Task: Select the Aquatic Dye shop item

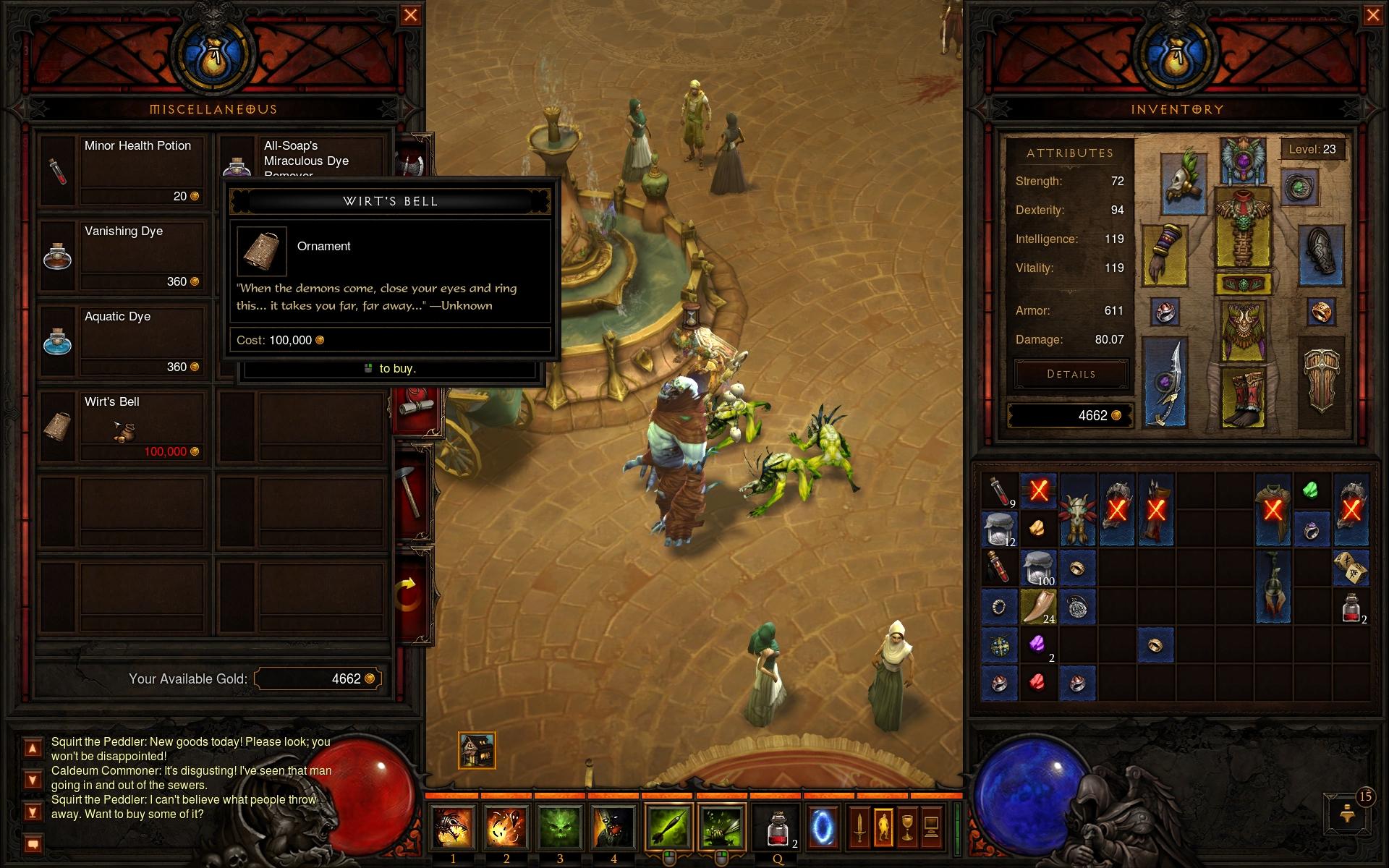Action: [x=123, y=341]
